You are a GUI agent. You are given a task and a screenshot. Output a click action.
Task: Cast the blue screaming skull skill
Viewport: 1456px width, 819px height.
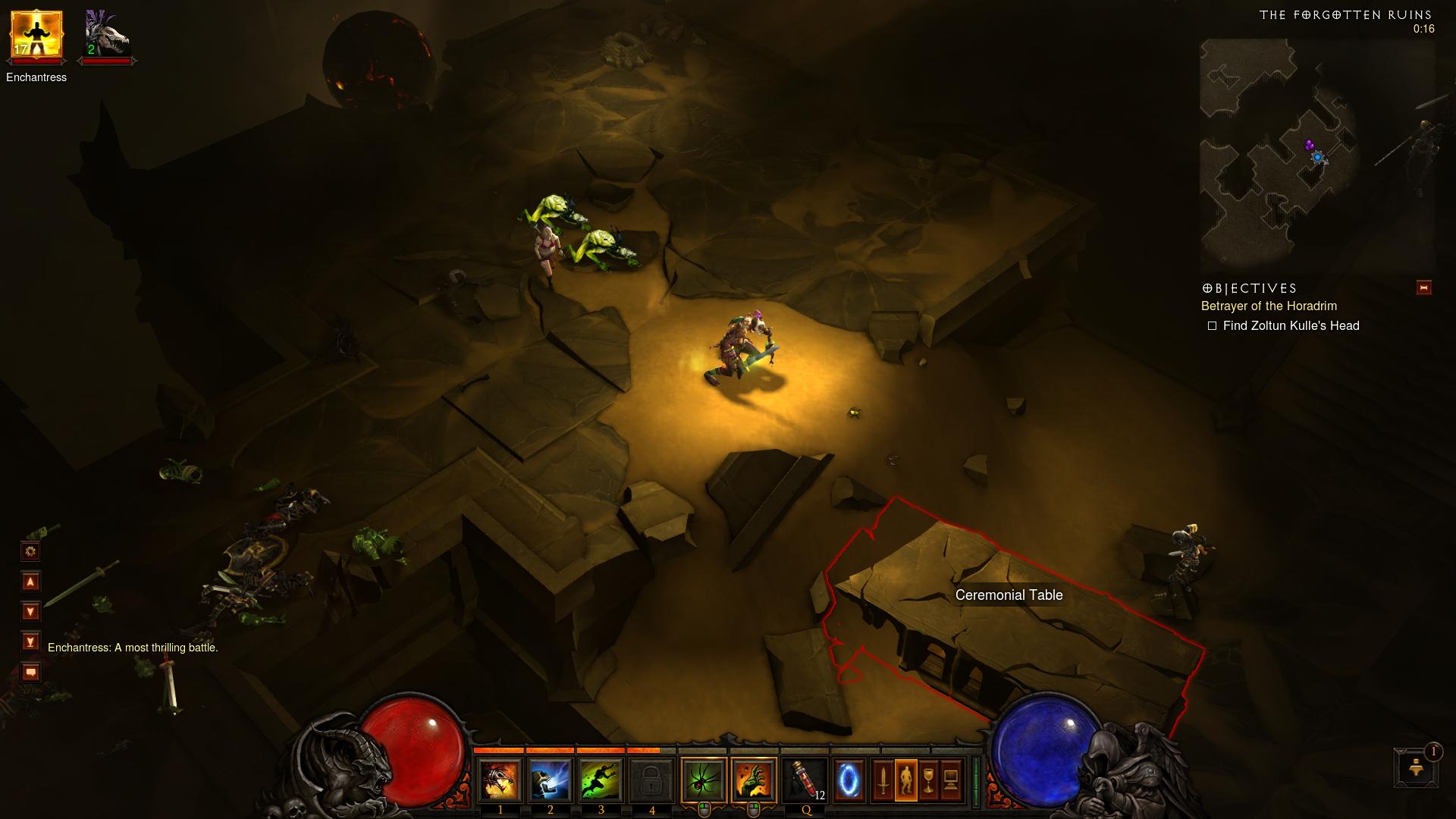point(551,780)
